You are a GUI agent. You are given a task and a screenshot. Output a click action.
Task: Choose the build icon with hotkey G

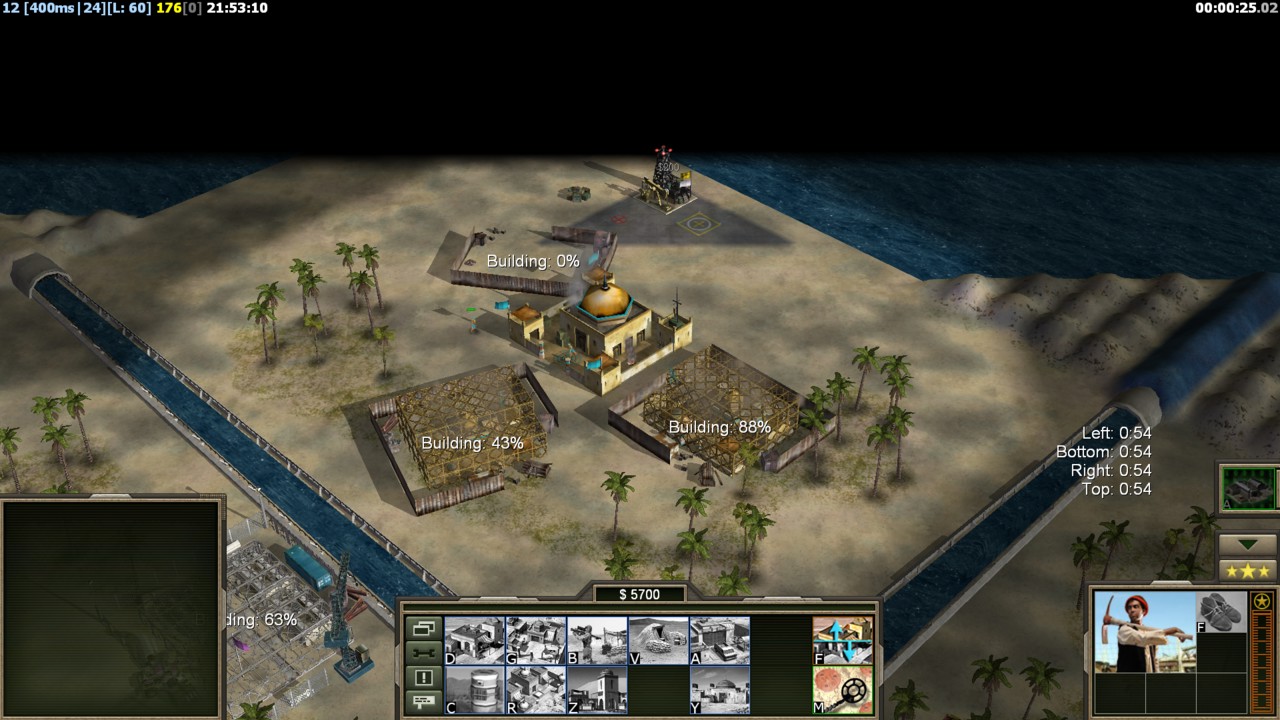pos(536,640)
